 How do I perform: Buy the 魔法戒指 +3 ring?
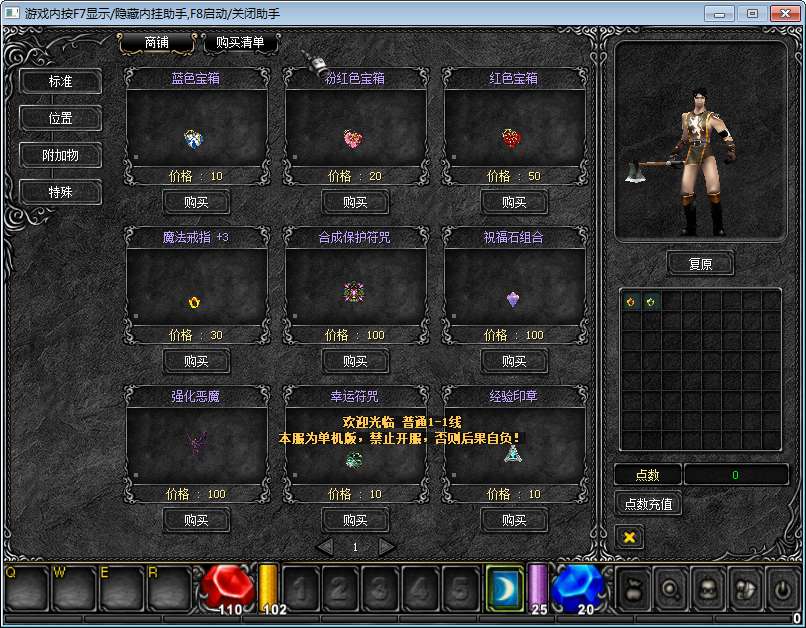(196, 361)
